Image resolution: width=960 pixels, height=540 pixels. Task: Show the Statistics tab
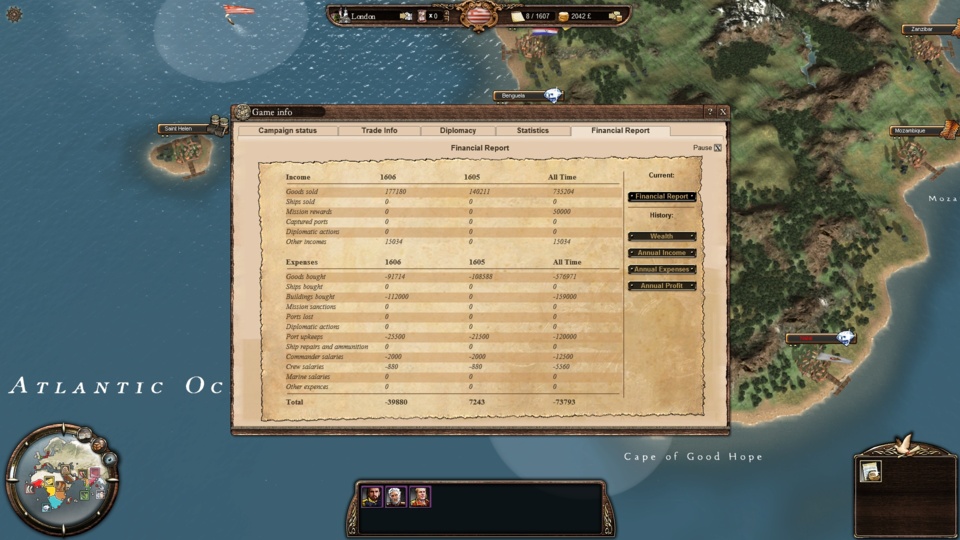(x=532, y=131)
